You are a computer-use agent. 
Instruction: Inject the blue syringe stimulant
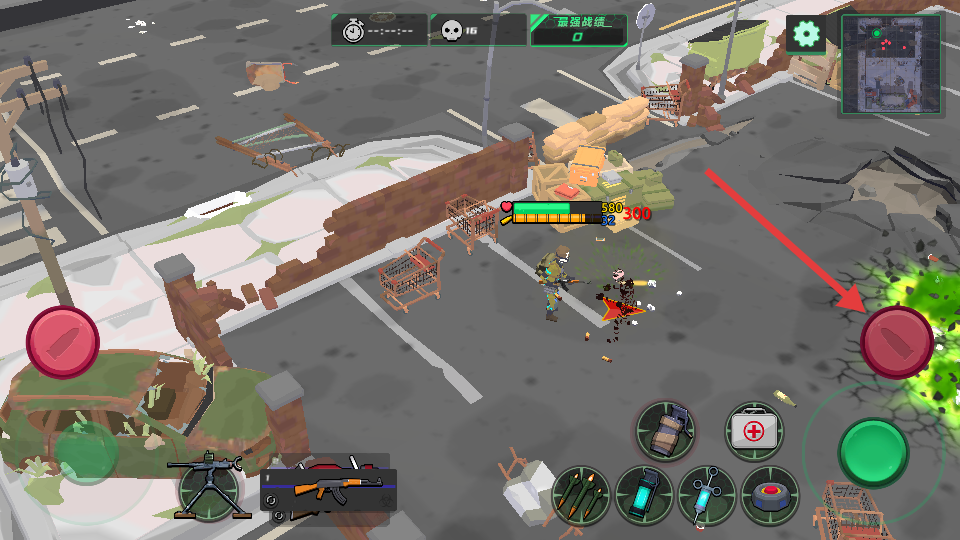[x=707, y=495]
